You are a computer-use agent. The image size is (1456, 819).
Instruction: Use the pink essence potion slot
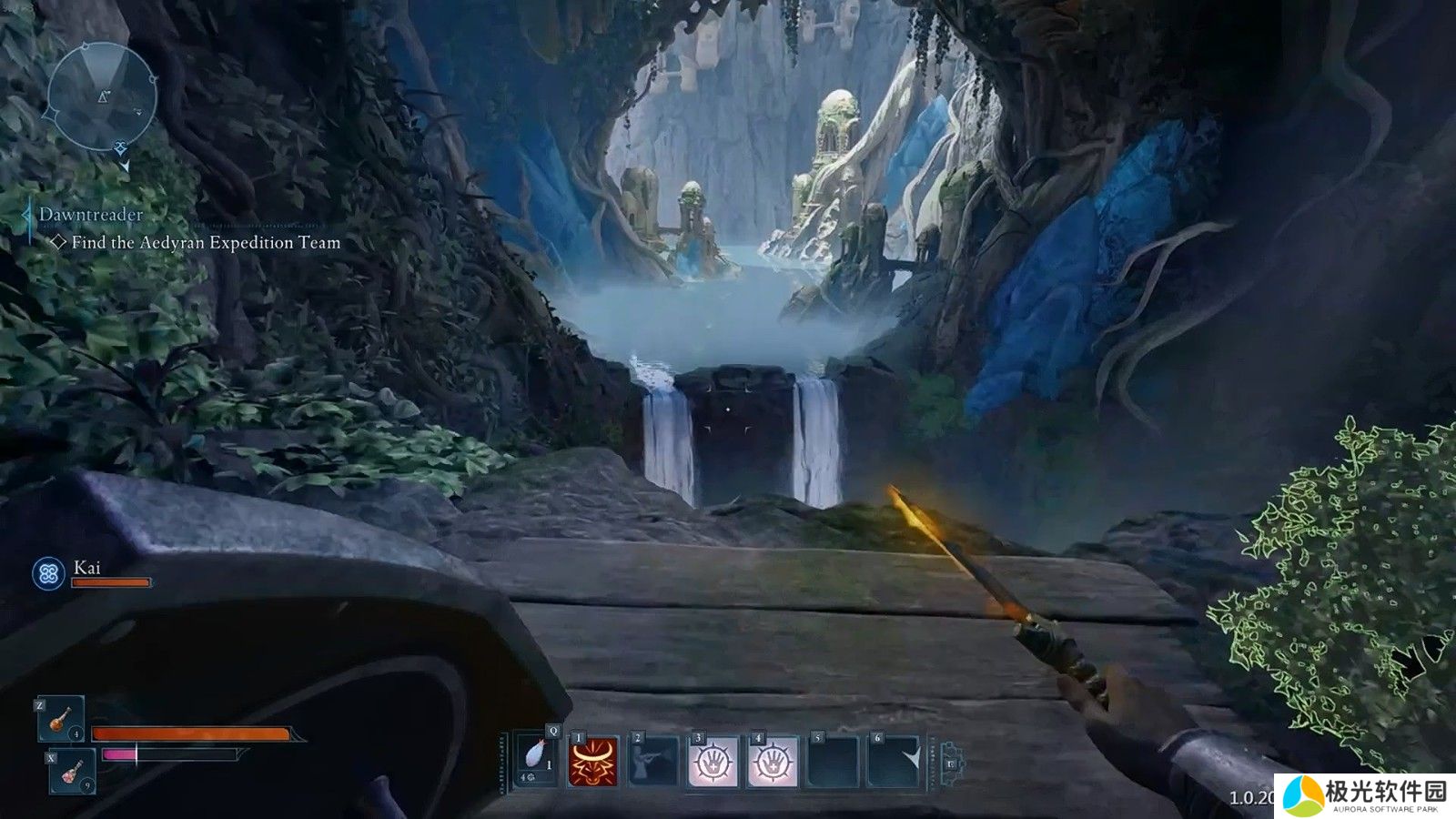click(72, 772)
